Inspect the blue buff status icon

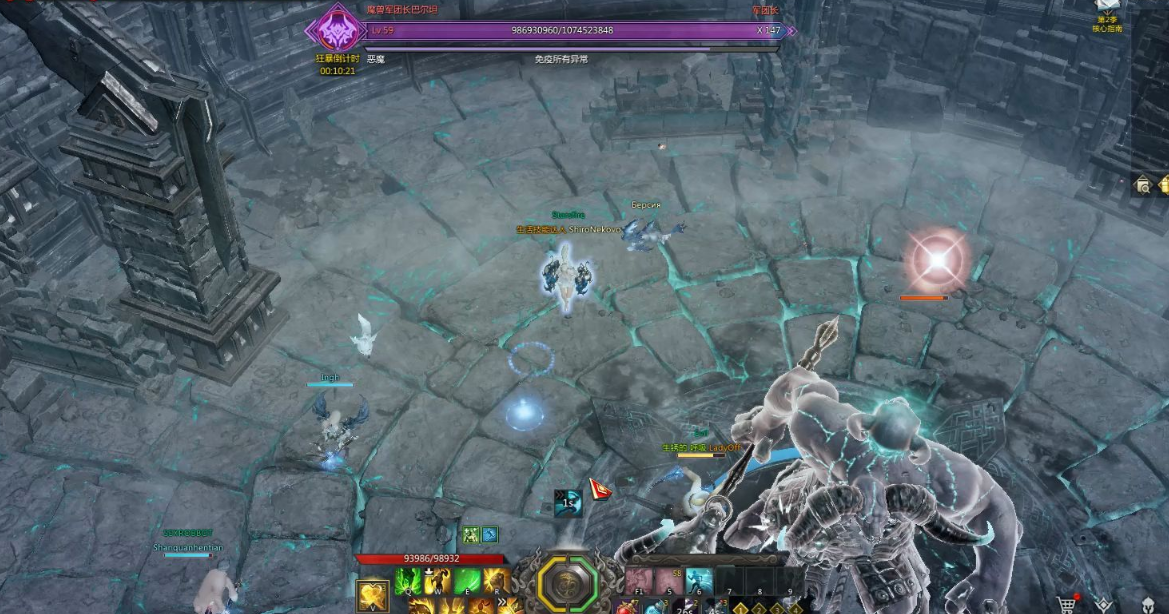click(x=490, y=535)
